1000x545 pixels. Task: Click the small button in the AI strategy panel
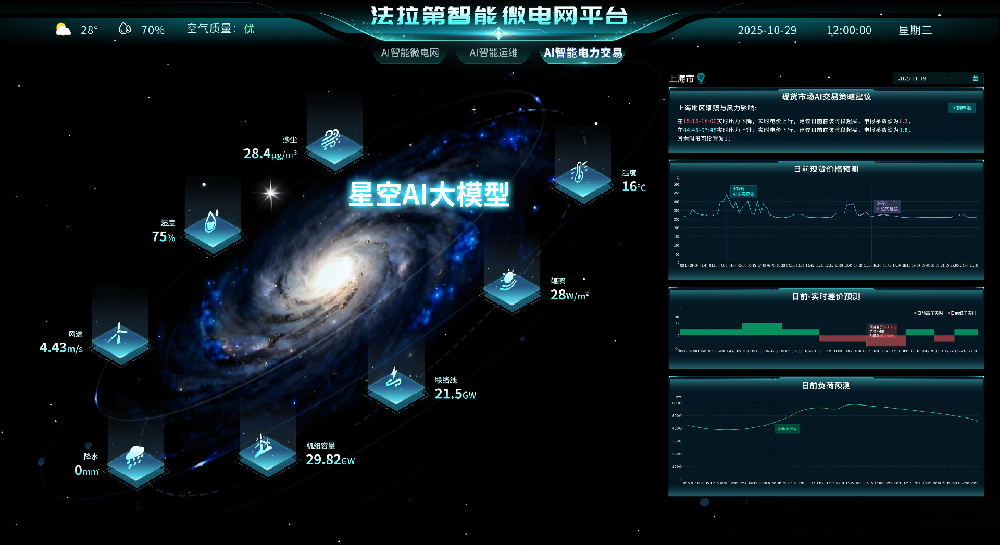pyautogui.click(x=961, y=107)
